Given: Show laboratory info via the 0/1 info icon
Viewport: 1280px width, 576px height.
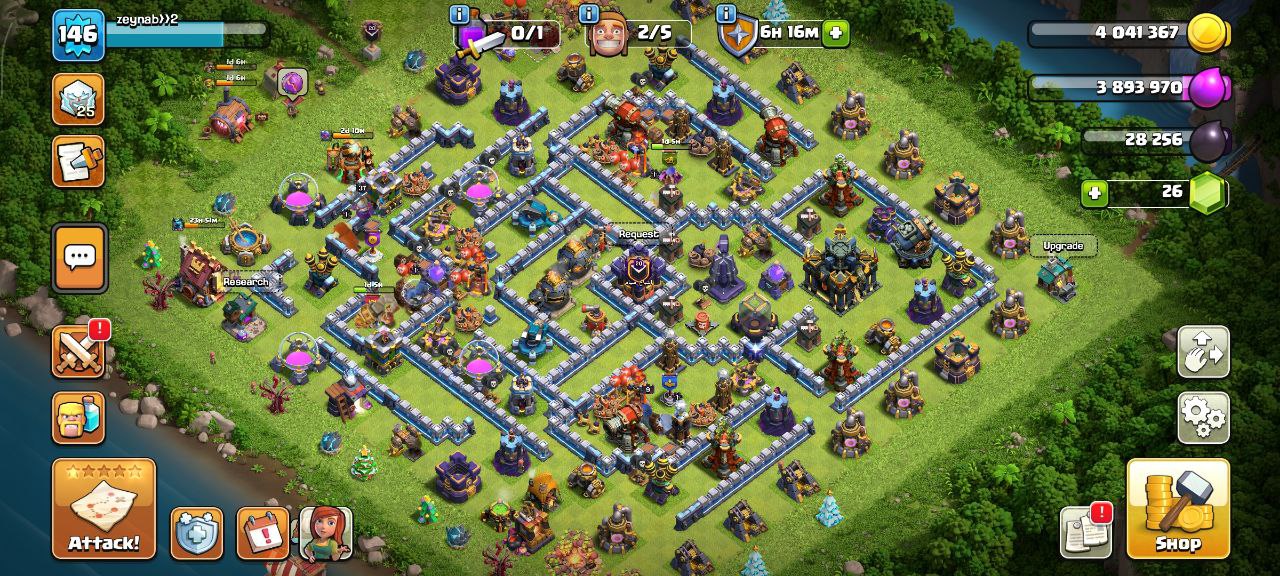Looking at the screenshot, I should tap(460, 15).
